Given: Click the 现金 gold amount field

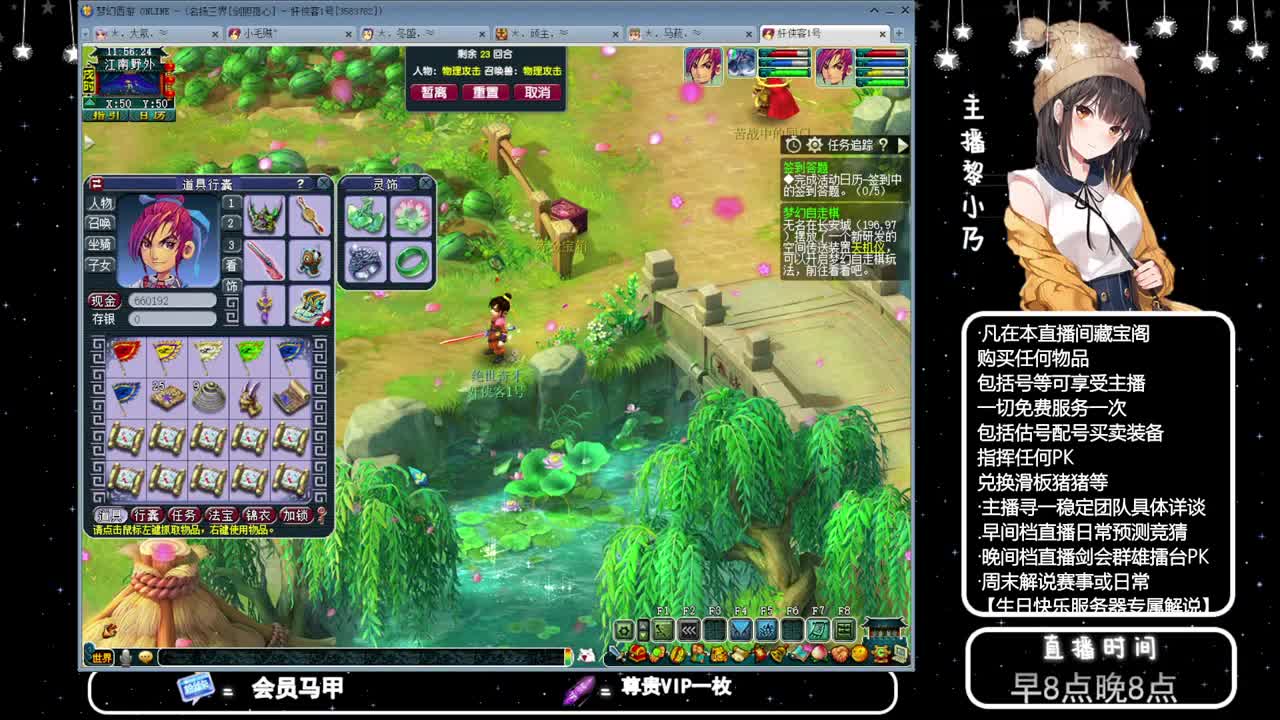Looking at the screenshot, I should (x=172, y=301).
